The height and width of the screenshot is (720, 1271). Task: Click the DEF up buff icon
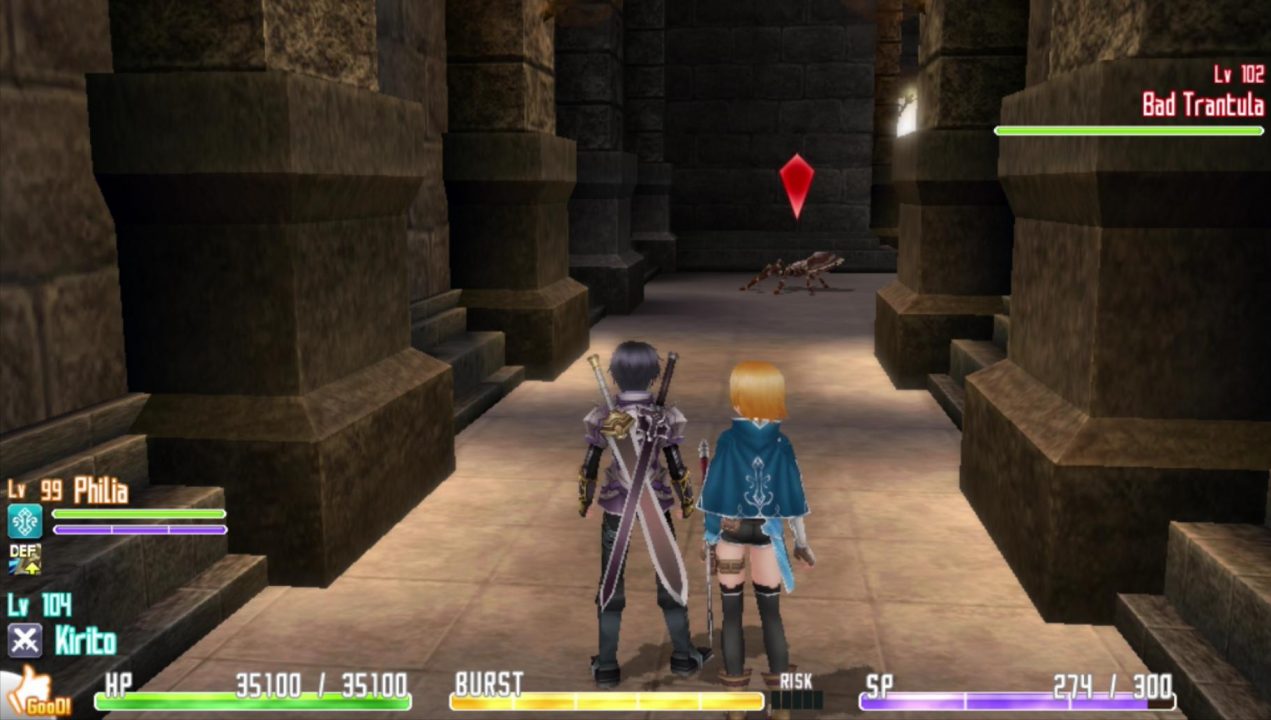point(24,559)
